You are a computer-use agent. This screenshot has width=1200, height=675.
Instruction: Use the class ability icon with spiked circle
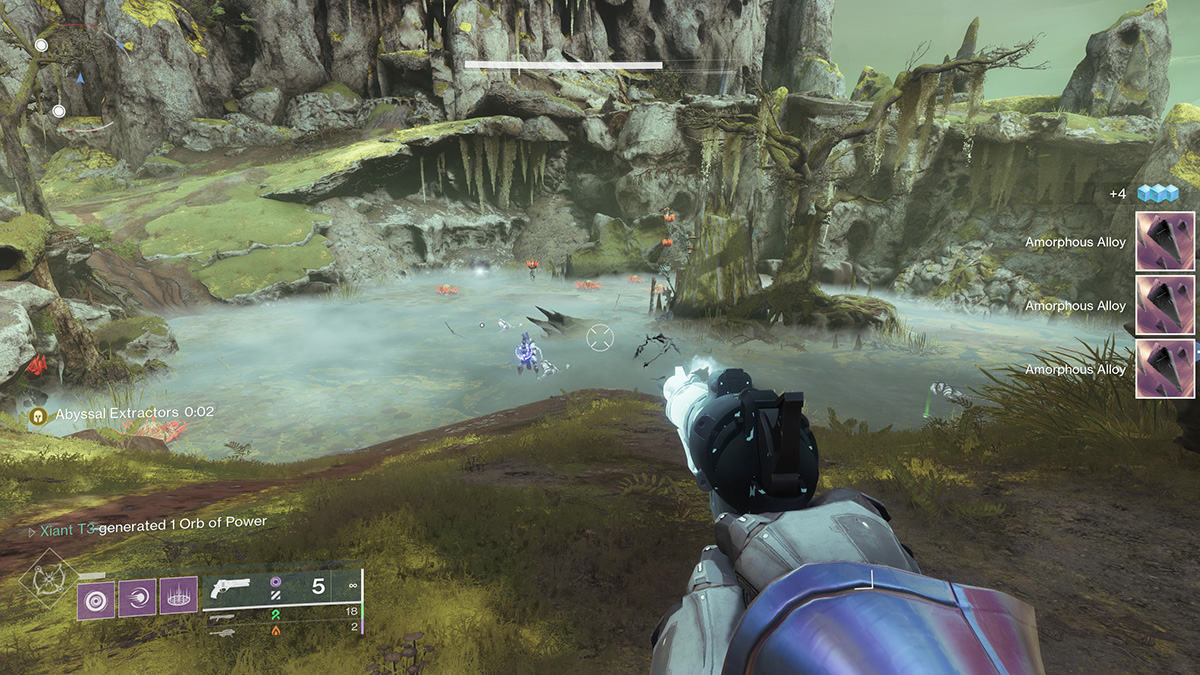[x=178, y=599]
